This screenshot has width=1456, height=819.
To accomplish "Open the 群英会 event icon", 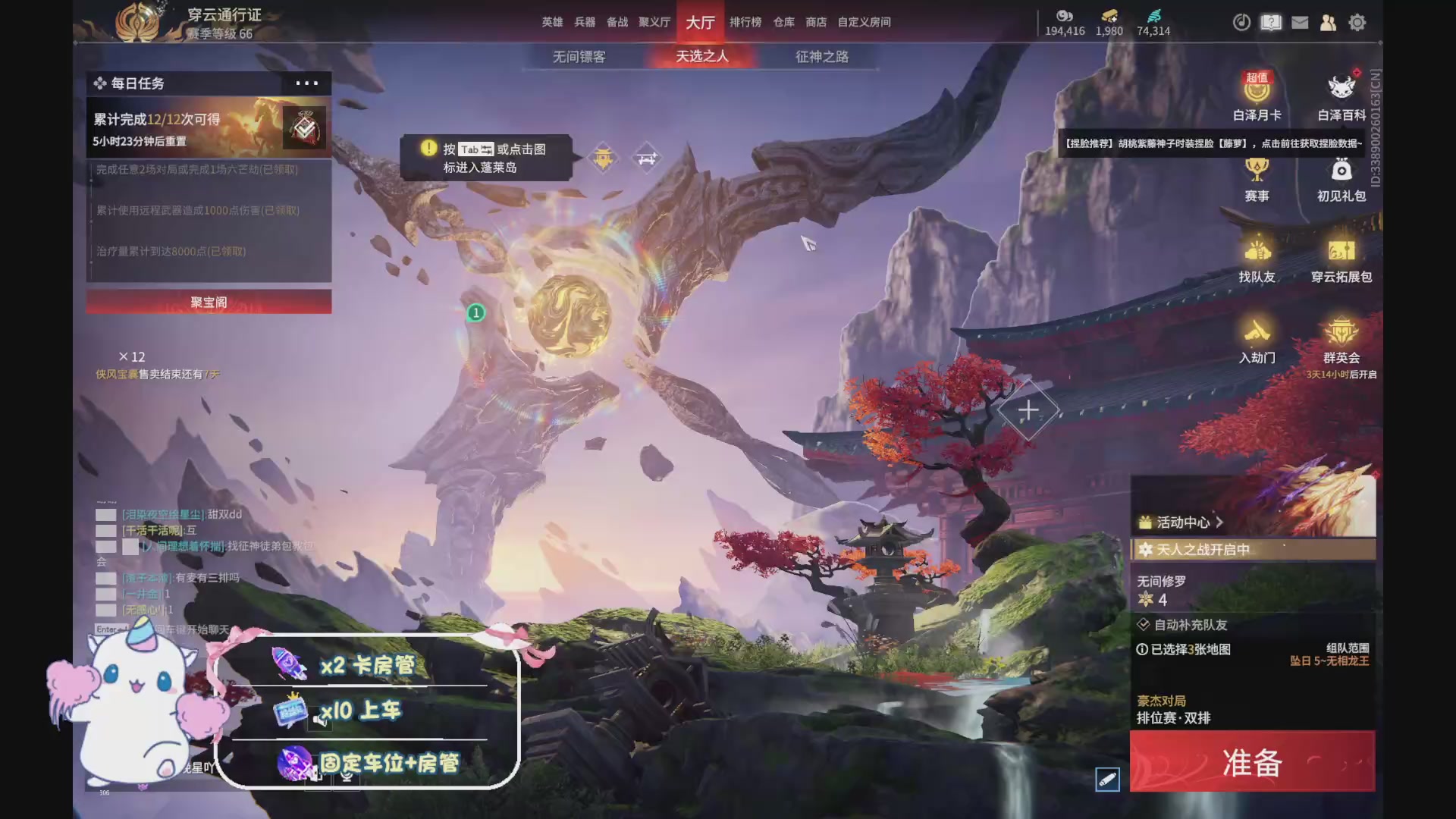I will (x=1341, y=336).
